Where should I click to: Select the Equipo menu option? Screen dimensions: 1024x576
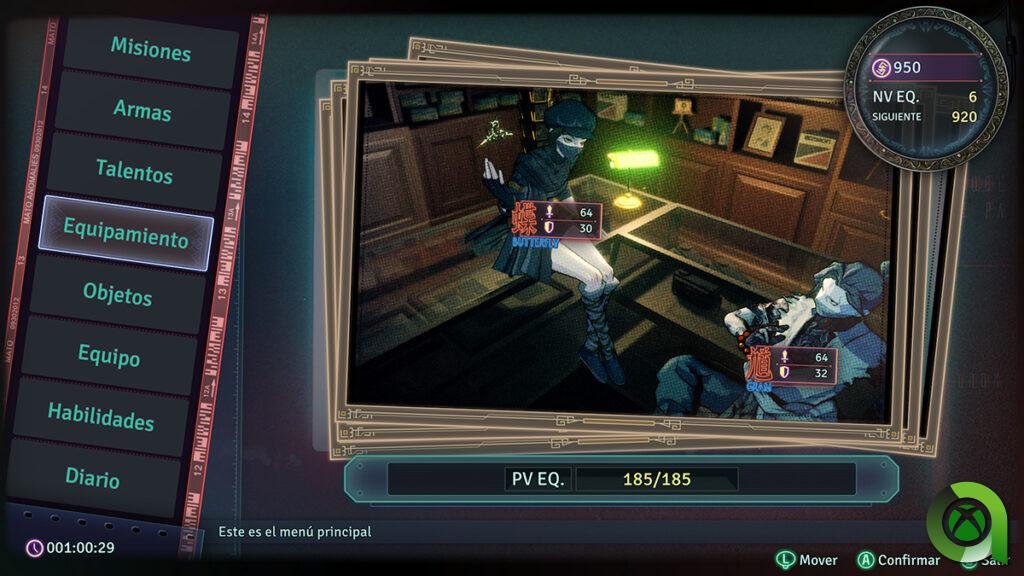pos(109,356)
